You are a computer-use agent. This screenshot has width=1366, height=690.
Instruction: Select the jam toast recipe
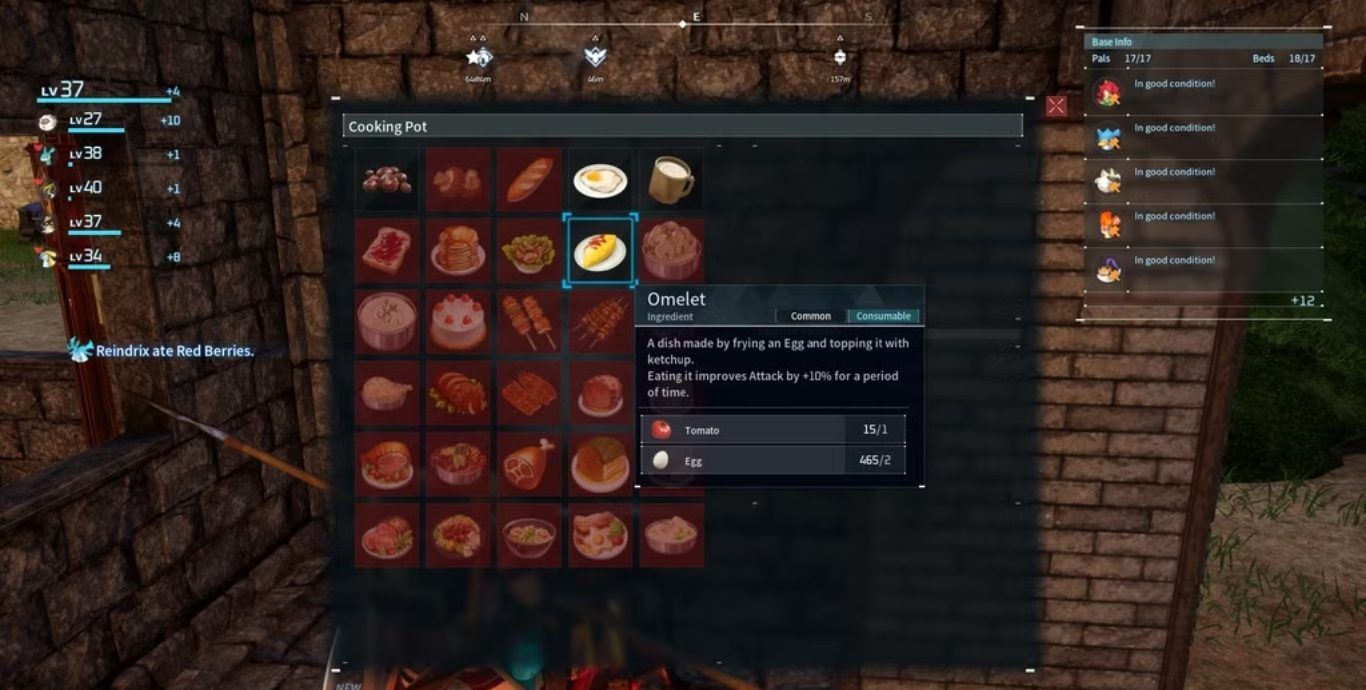[386, 250]
